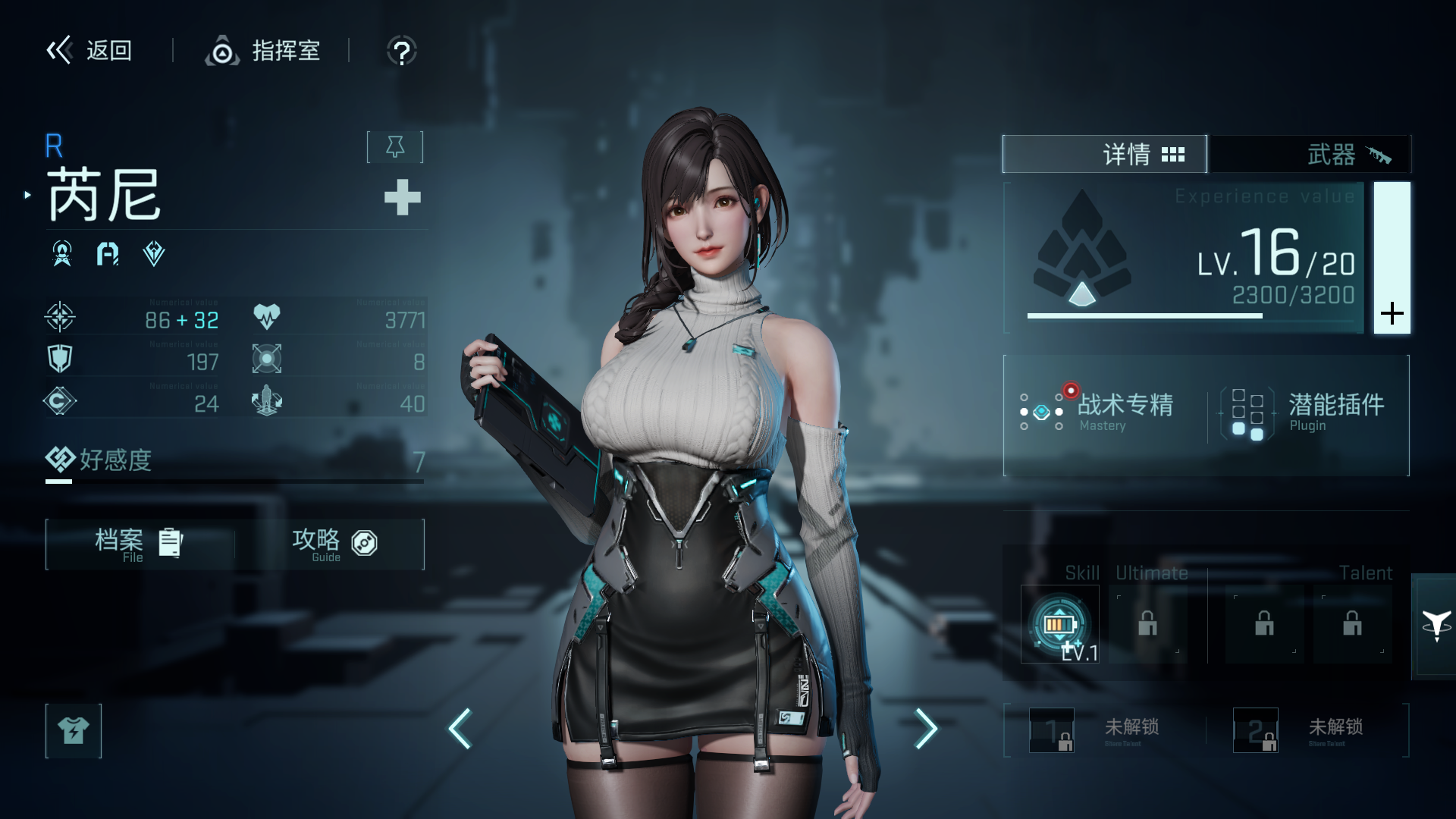Open the 指挥室 command room
The image size is (1456, 819).
point(263,51)
